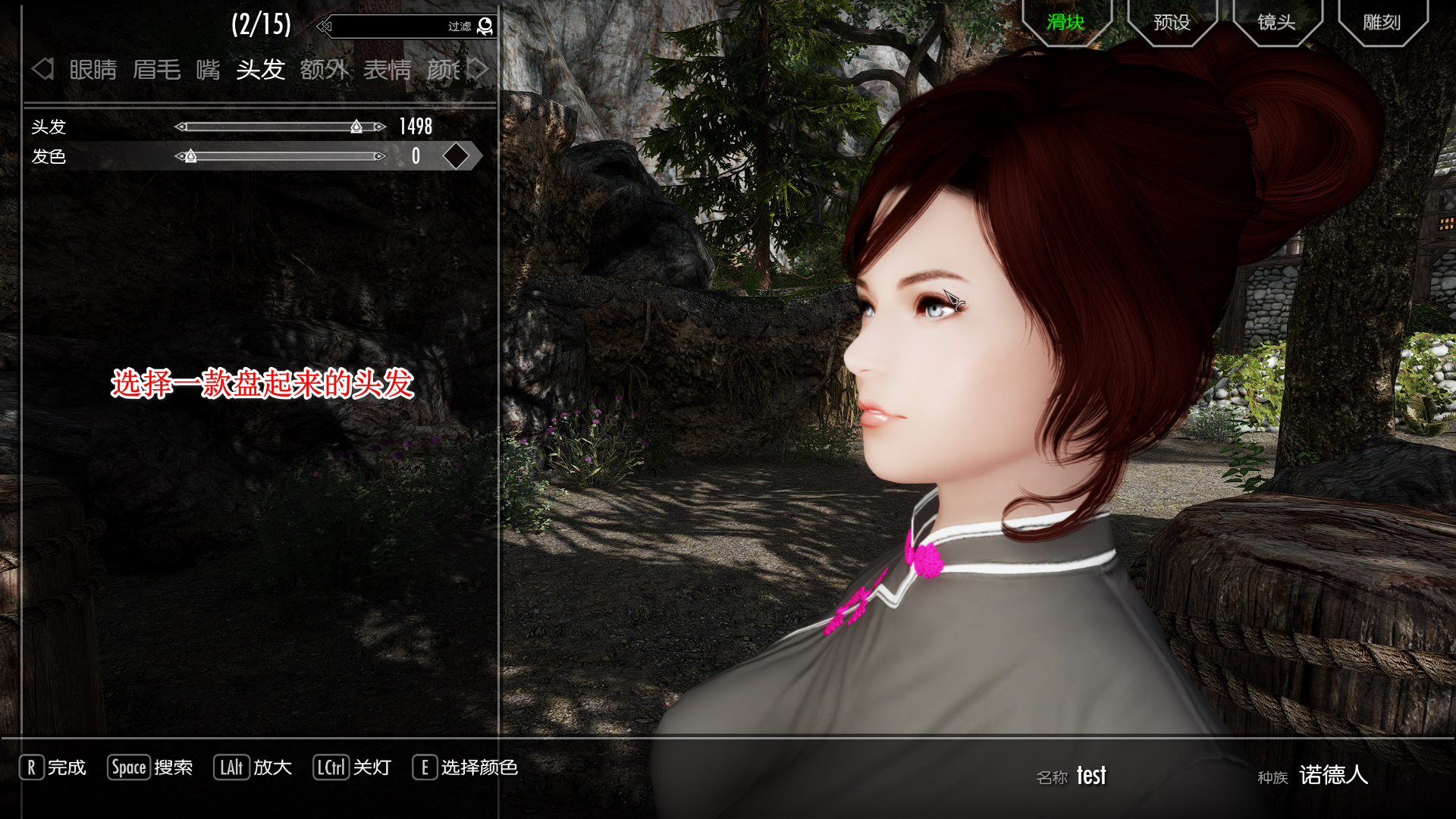
Task: Open the 预设 (Presets) top tab
Action: point(1172,23)
